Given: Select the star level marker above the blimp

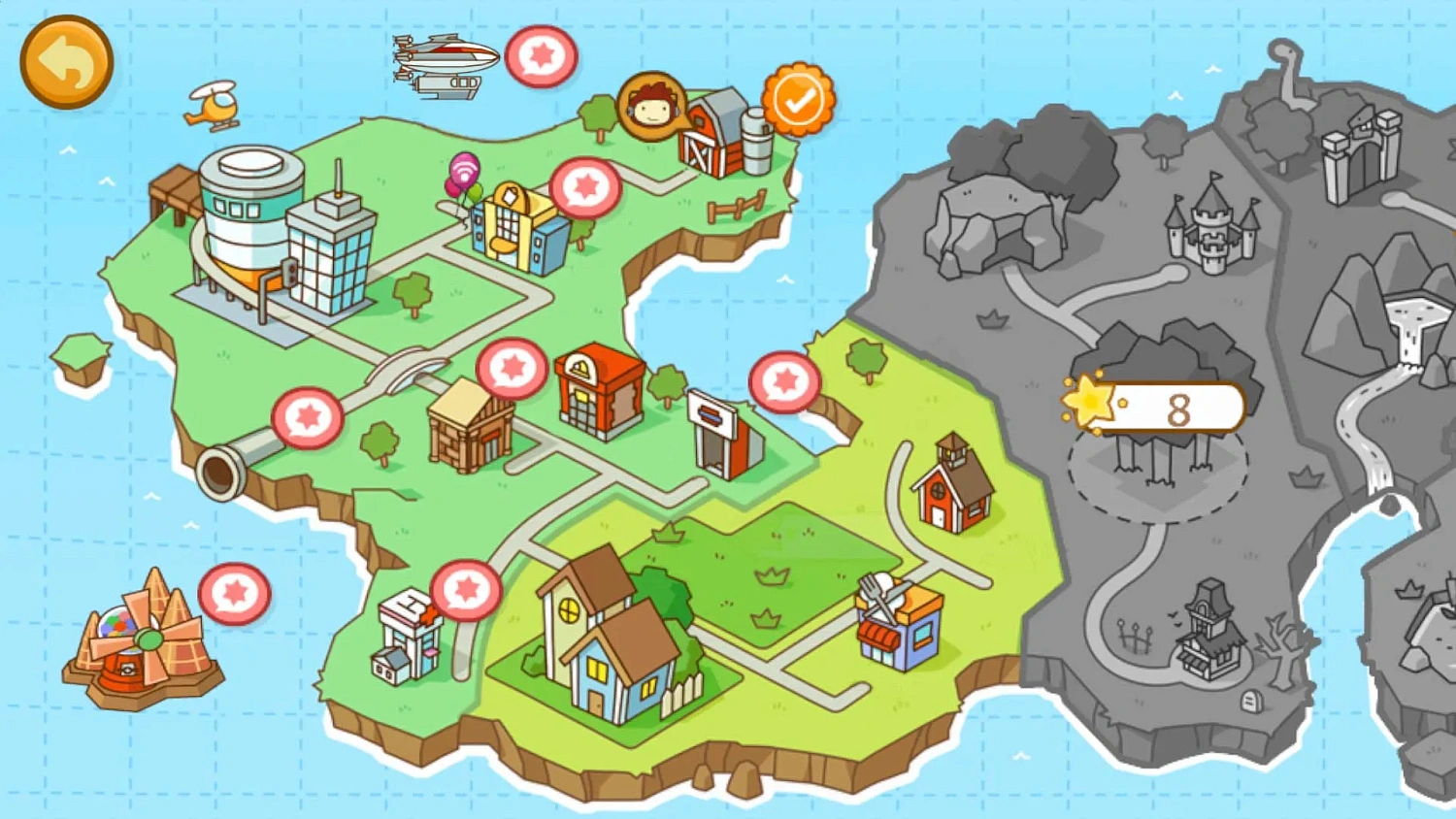Looking at the screenshot, I should point(544,57).
